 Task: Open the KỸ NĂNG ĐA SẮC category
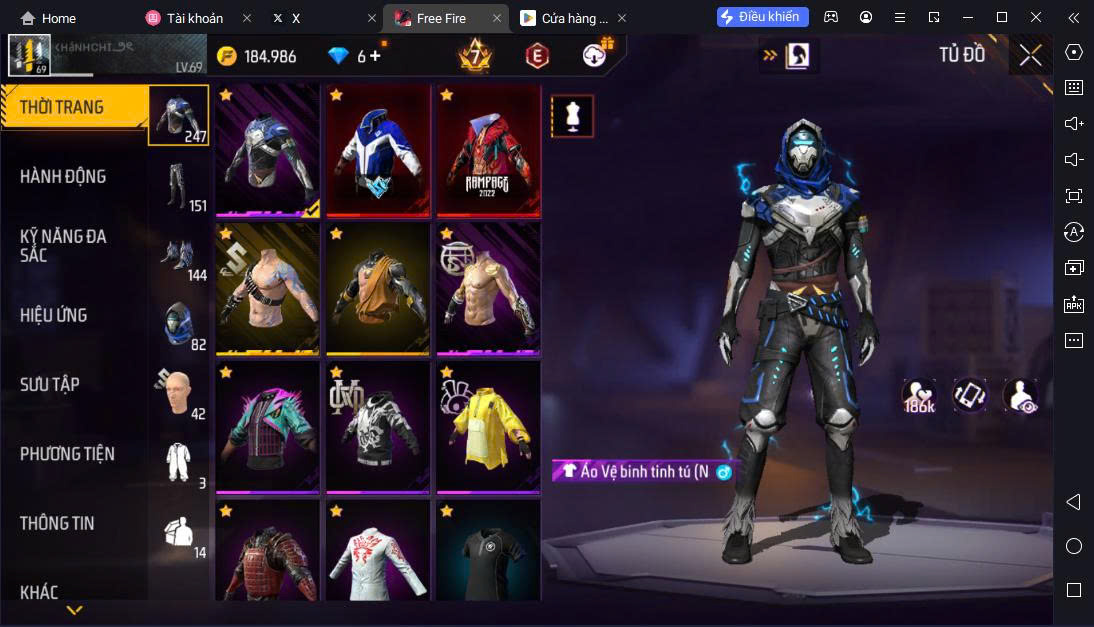[64, 246]
